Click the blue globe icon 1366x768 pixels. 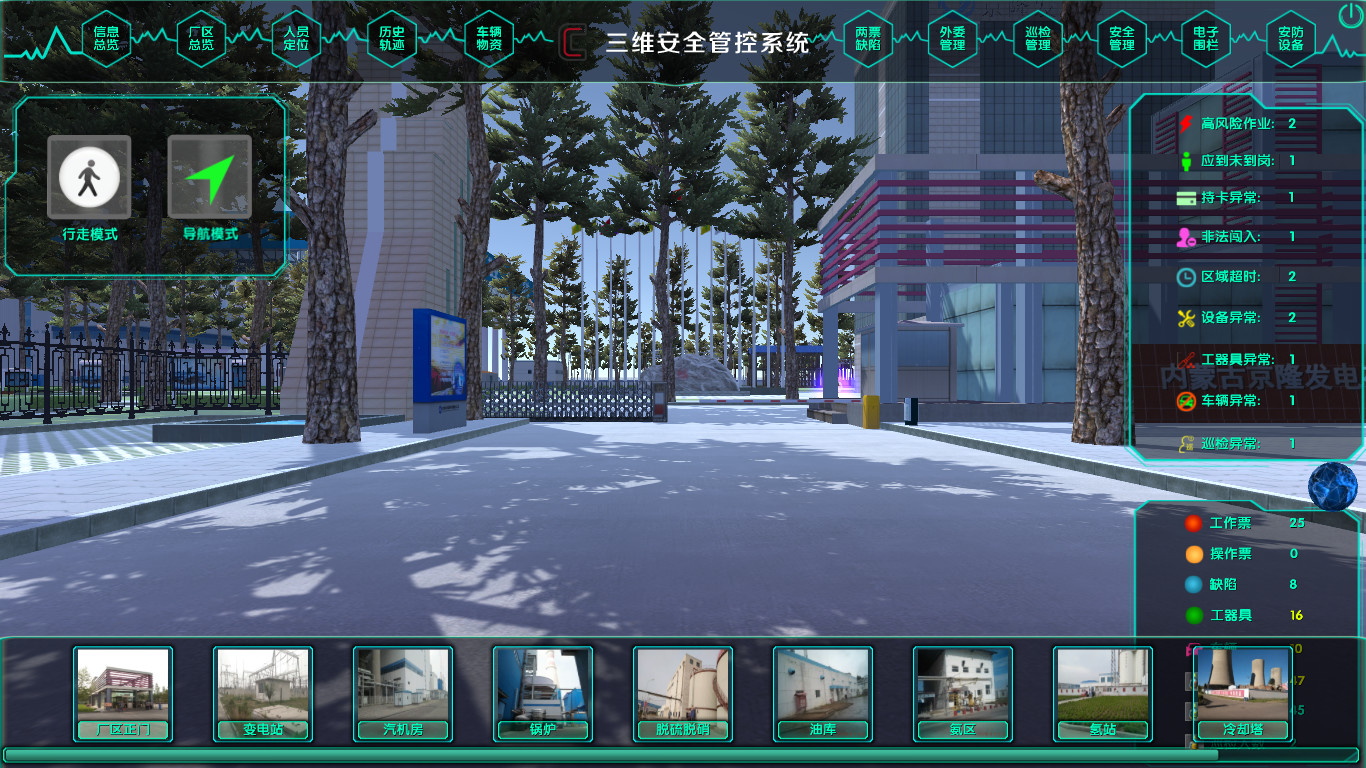pos(1332,484)
